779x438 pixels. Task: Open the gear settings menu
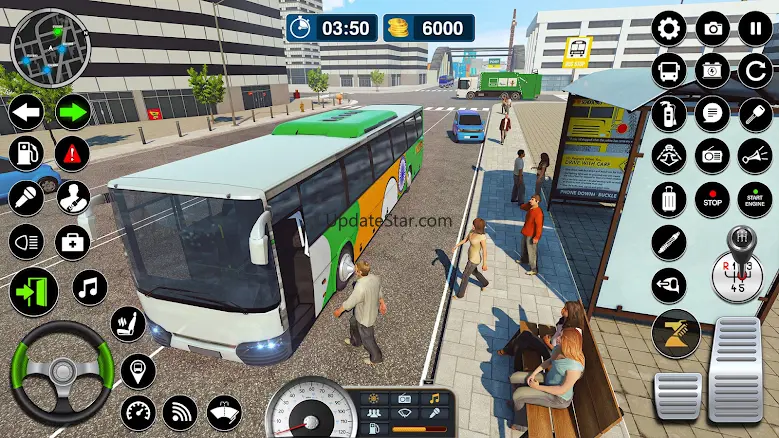668,28
